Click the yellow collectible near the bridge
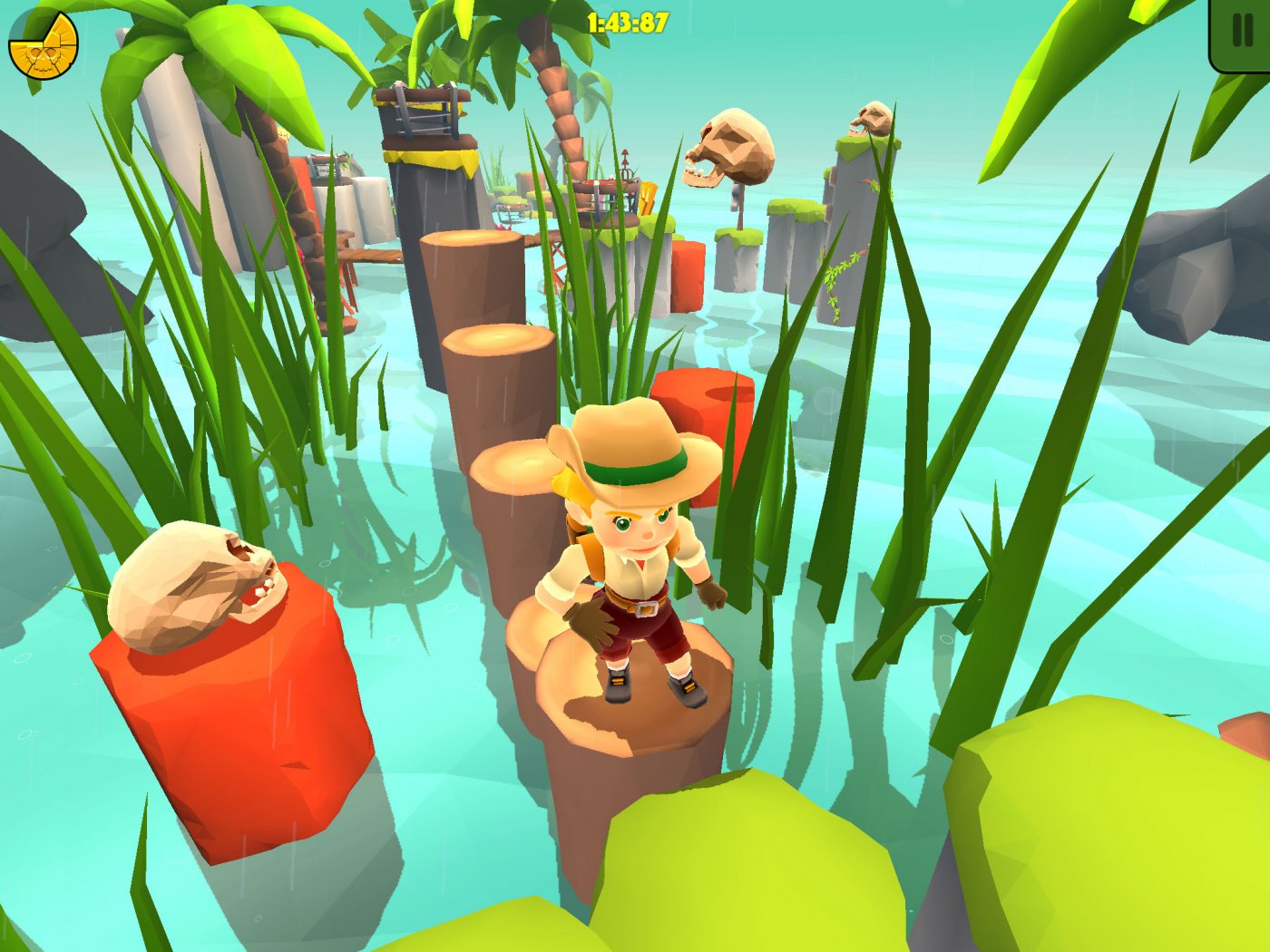1270x952 pixels. click(650, 198)
